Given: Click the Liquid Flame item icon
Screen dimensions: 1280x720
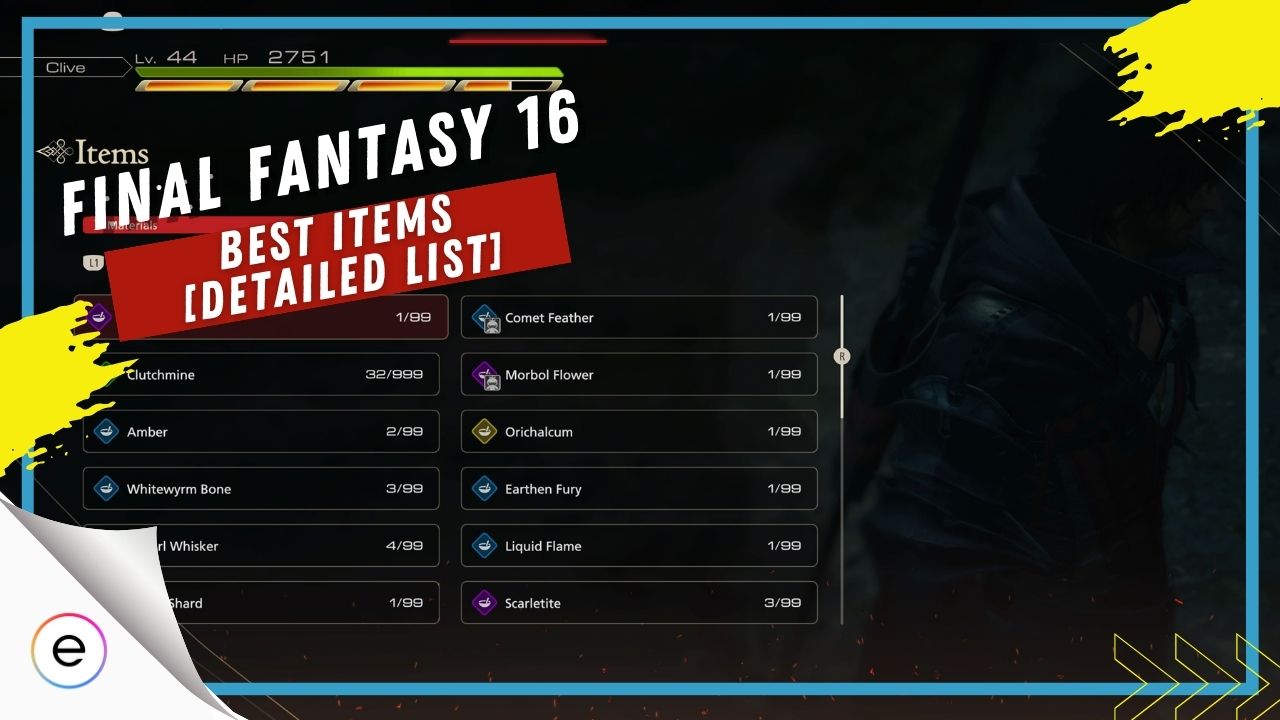Looking at the screenshot, I should (x=487, y=545).
